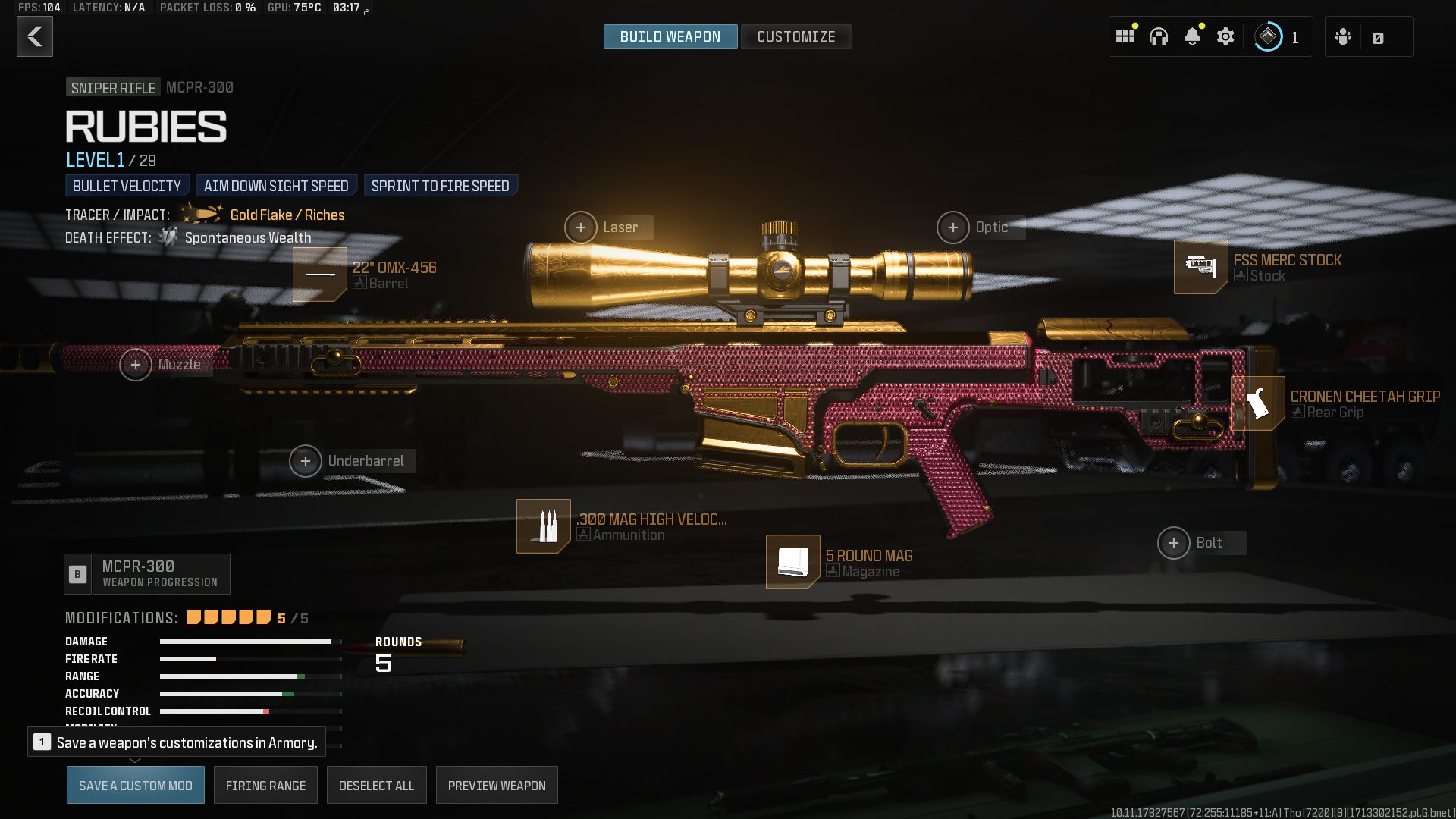Enter the Firing Range
The image size is (1456, 819).
pyautogui.click(x=265, y=786)
